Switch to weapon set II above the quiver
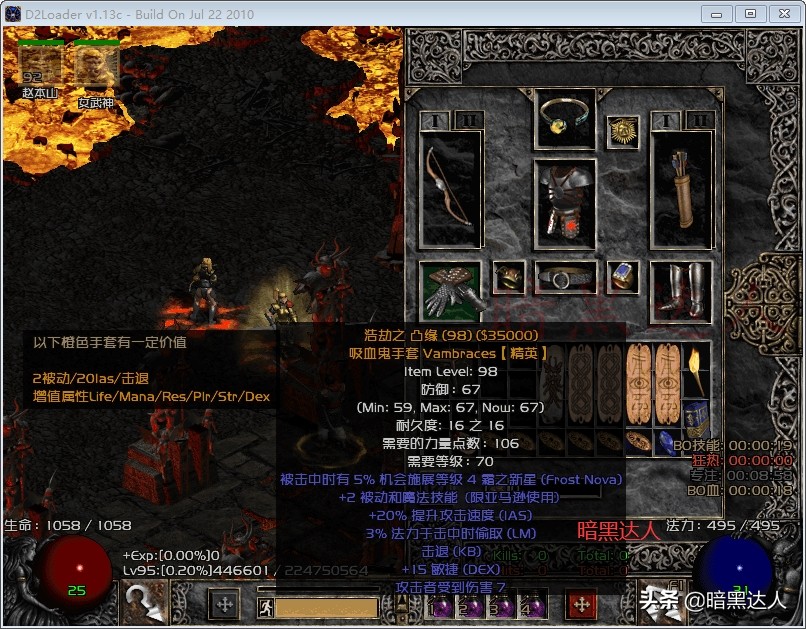The image size is (806, 629). [698, 120]
